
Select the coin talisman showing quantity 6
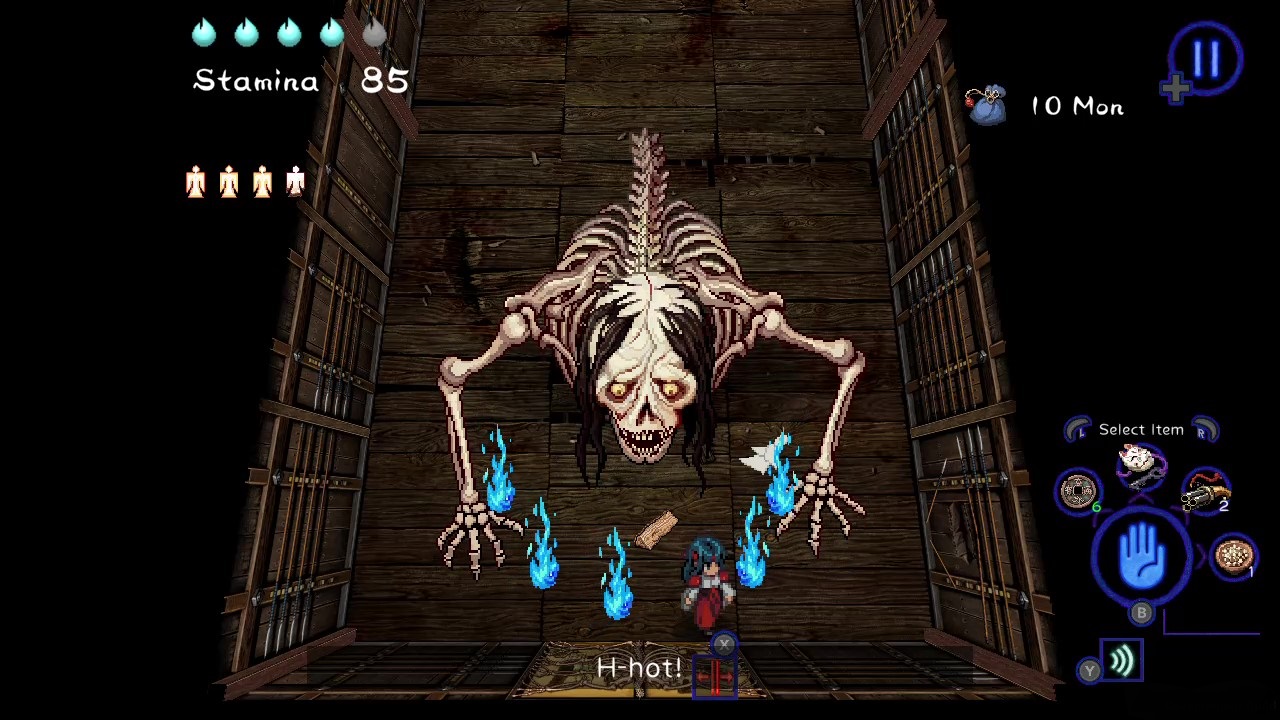[1078, 492]
